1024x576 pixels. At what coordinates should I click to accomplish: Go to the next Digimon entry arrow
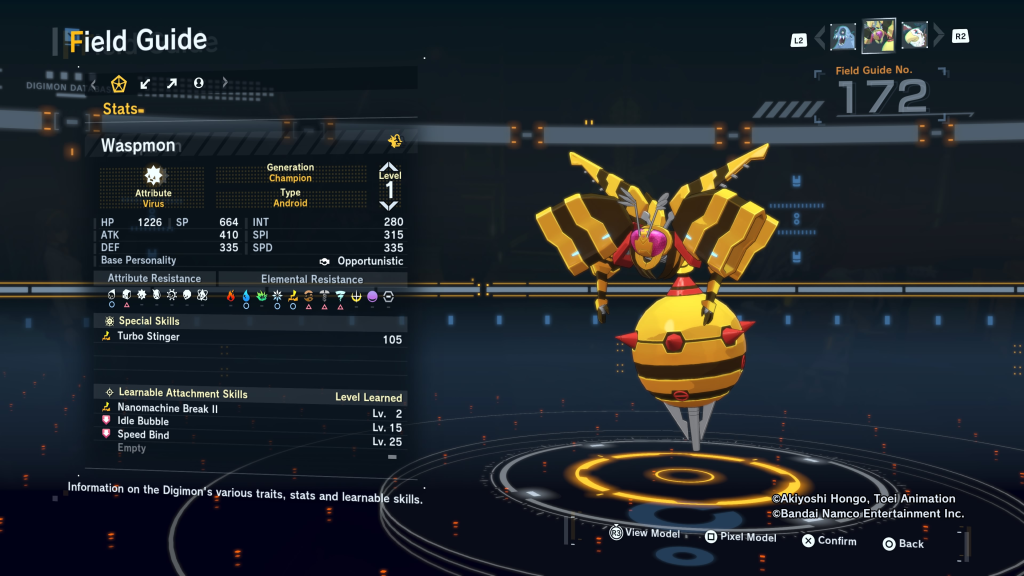click(937, 38)
